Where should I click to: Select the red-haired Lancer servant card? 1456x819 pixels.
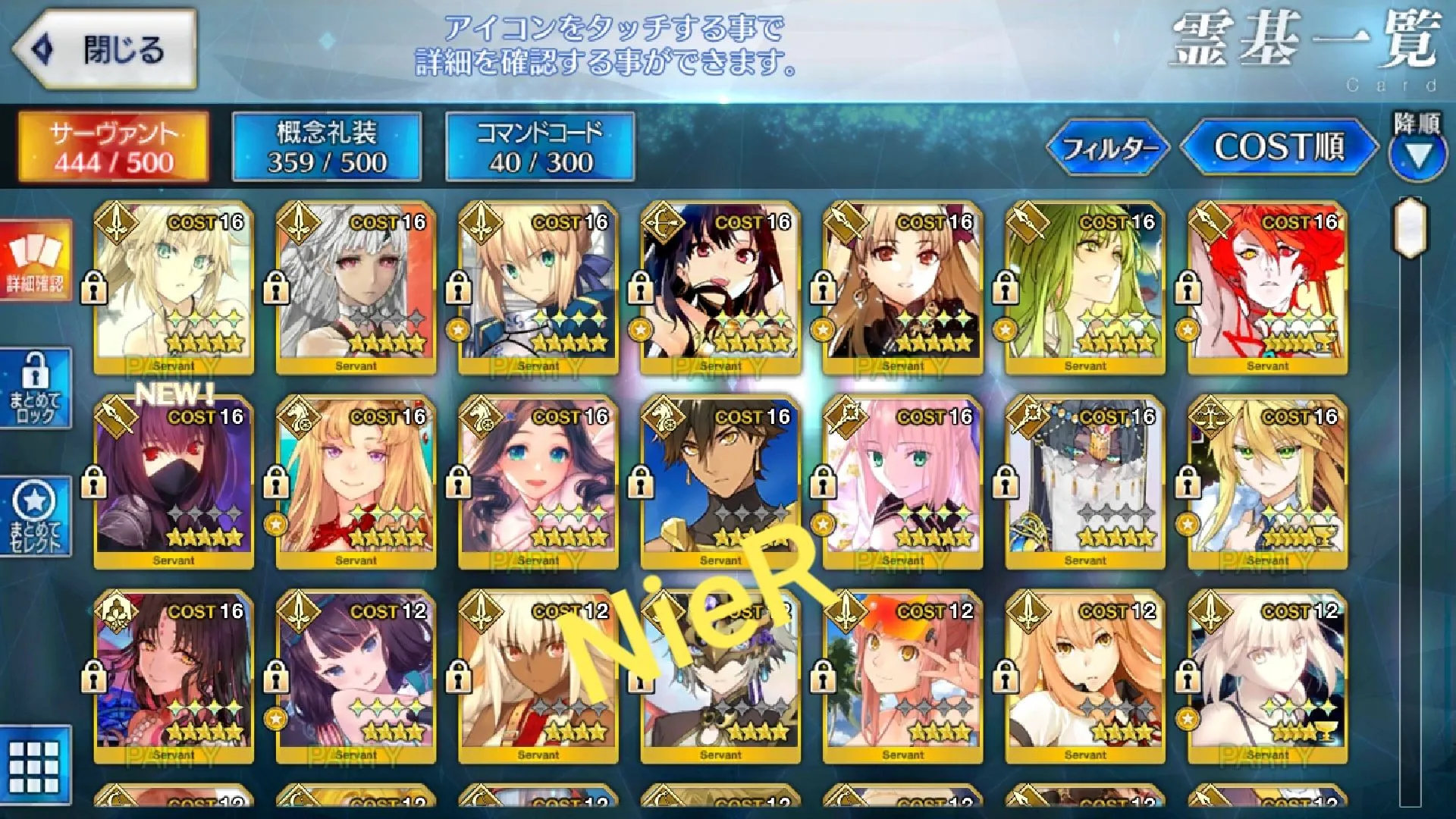click(x=1267, y=288)
